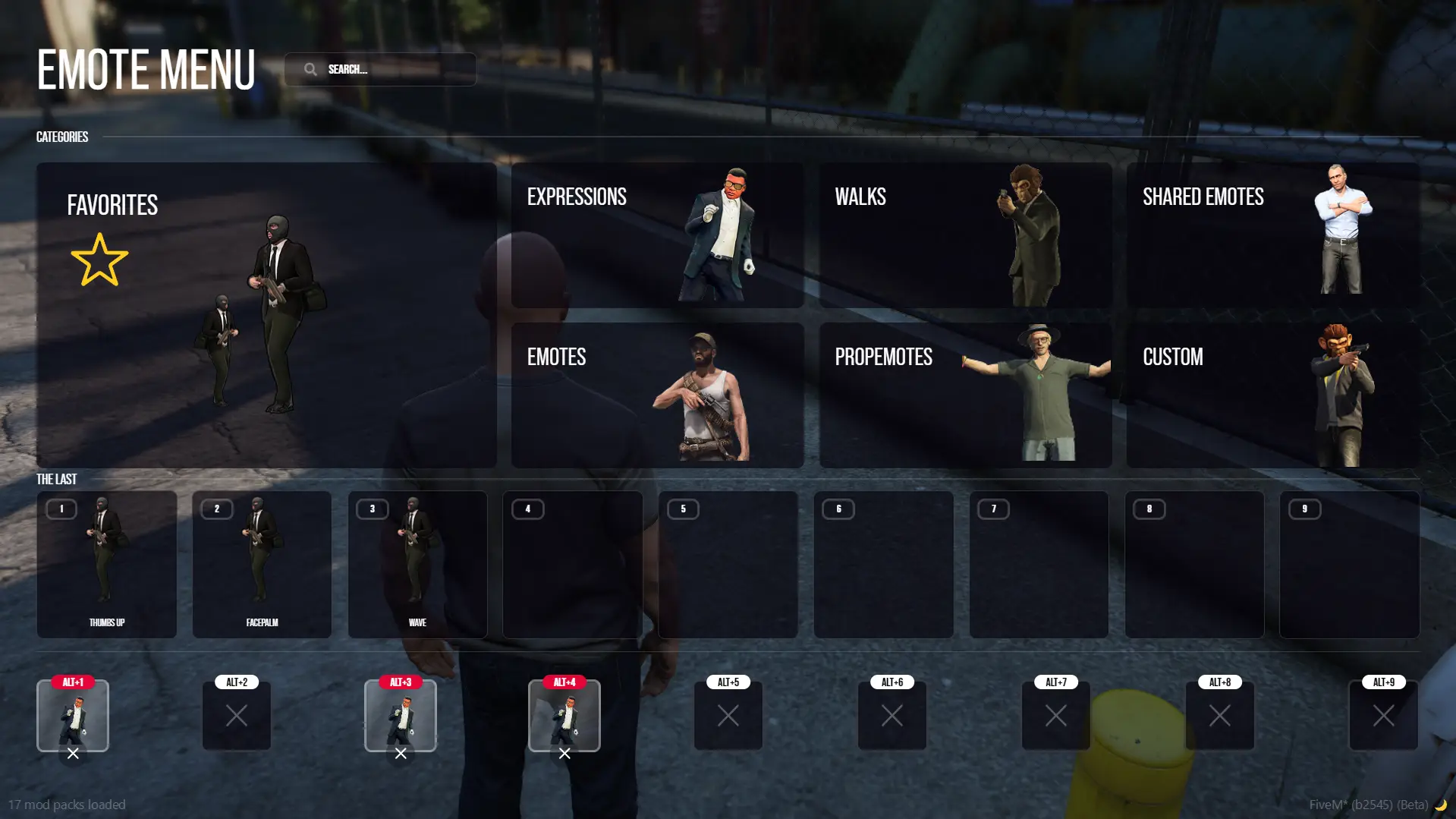The width and height of the screenshot is (1456, 819).
Task: Open the Expressions category
Action: point(656,235)
